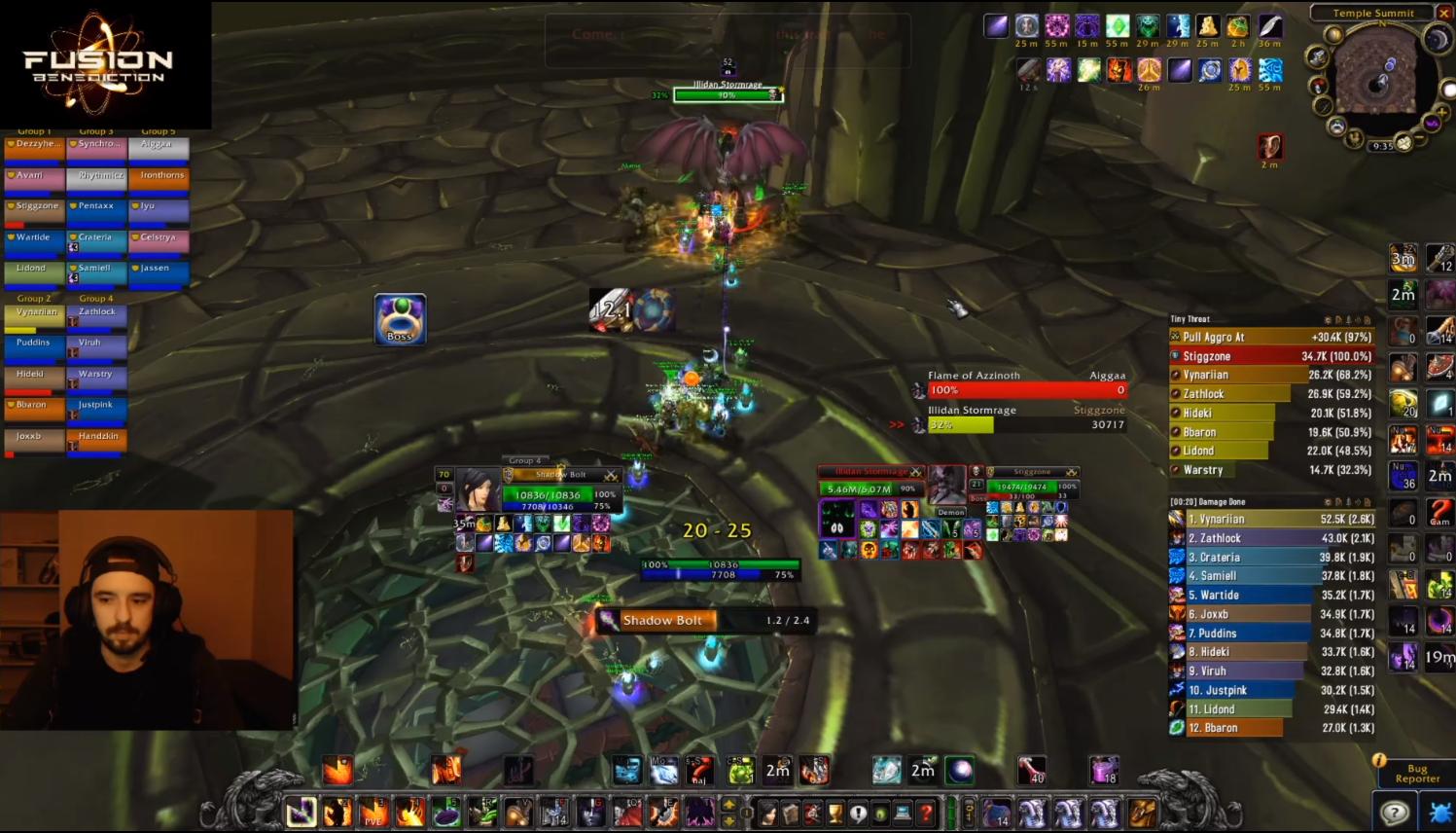This screenshot has width=1456, height=833.
Task: Open the Bug Reporter
Action: point(1416,773)
